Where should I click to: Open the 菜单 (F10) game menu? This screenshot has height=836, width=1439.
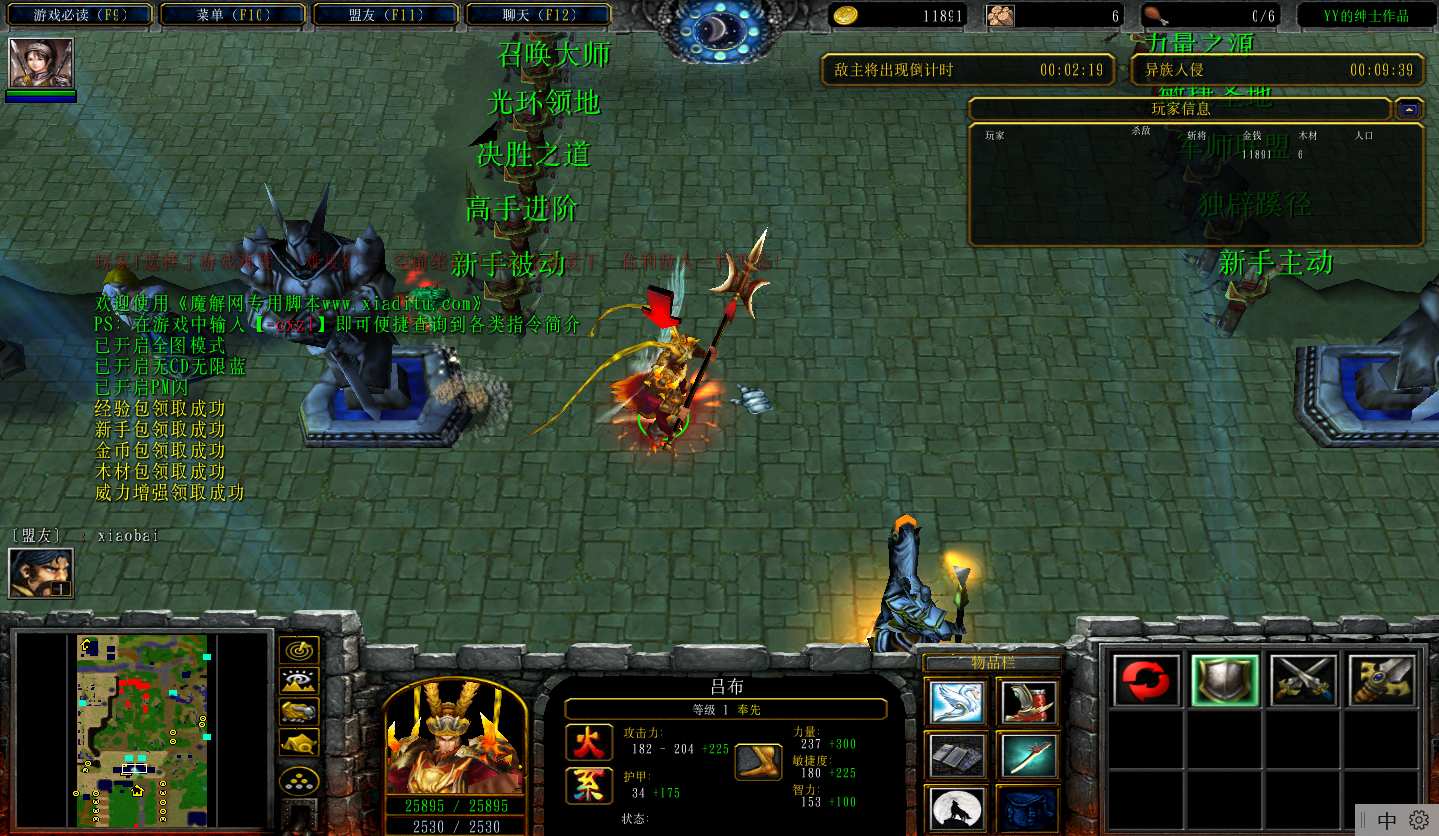tap(233, 15)
